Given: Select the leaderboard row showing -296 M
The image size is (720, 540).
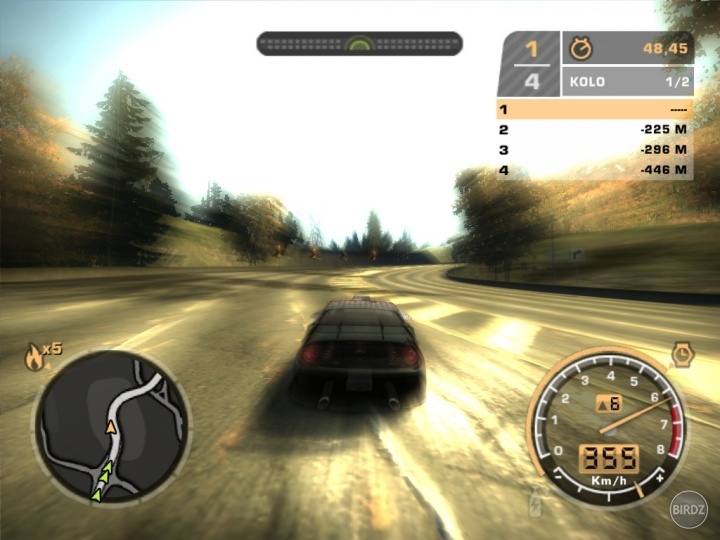Looking at the screenshot, I should [x=594, y=150].
